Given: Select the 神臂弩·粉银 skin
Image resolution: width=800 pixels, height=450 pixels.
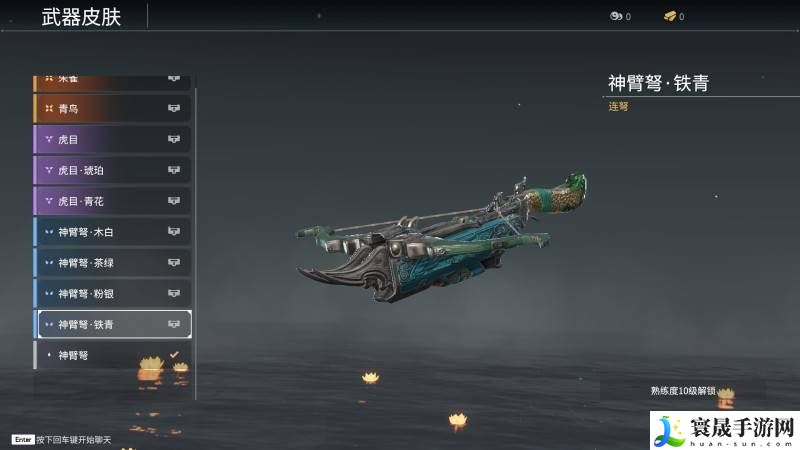Looking at the screenshot, I should coord(112,294).
